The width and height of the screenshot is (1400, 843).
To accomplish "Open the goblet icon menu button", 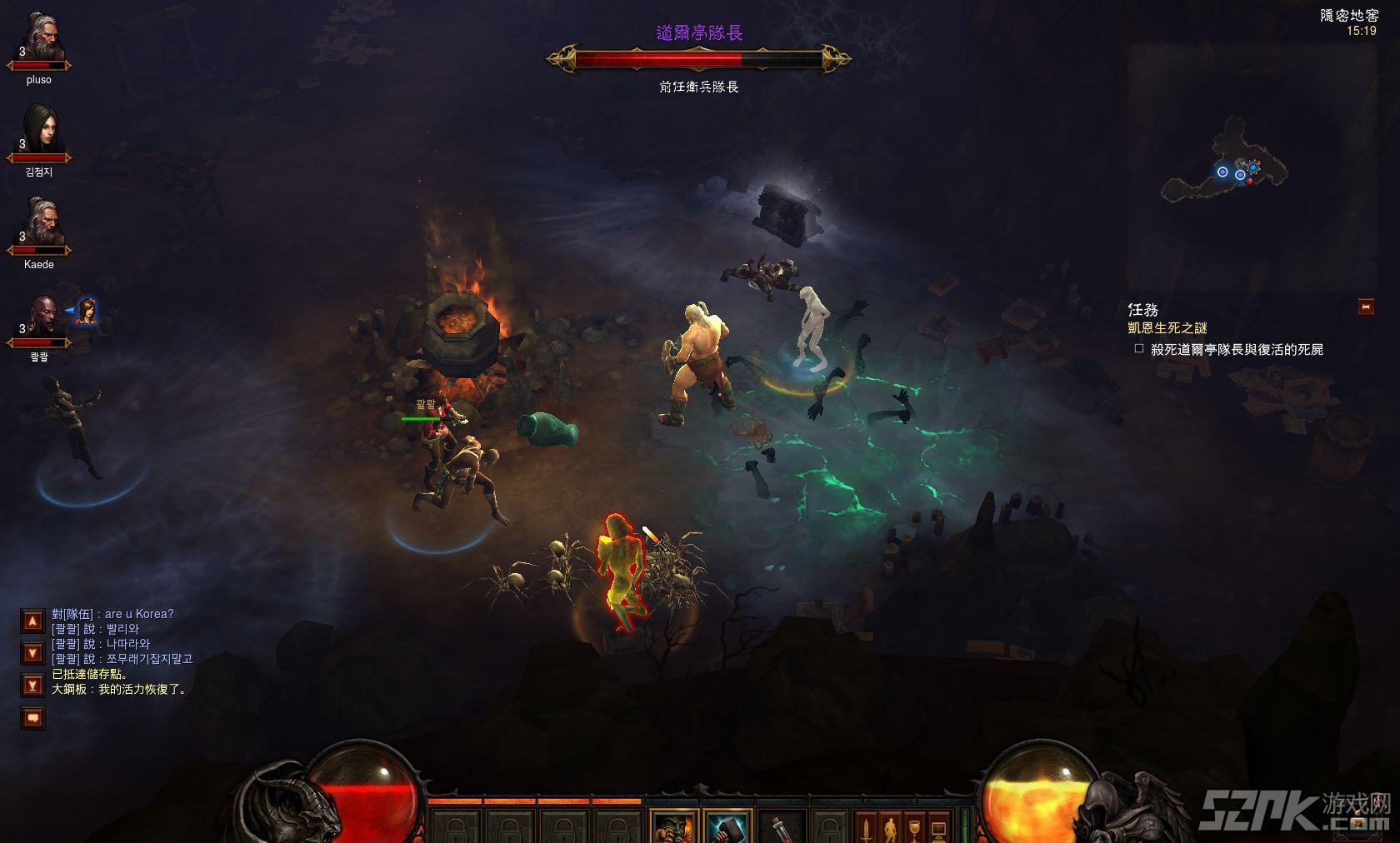I will (x=914, y=828).
